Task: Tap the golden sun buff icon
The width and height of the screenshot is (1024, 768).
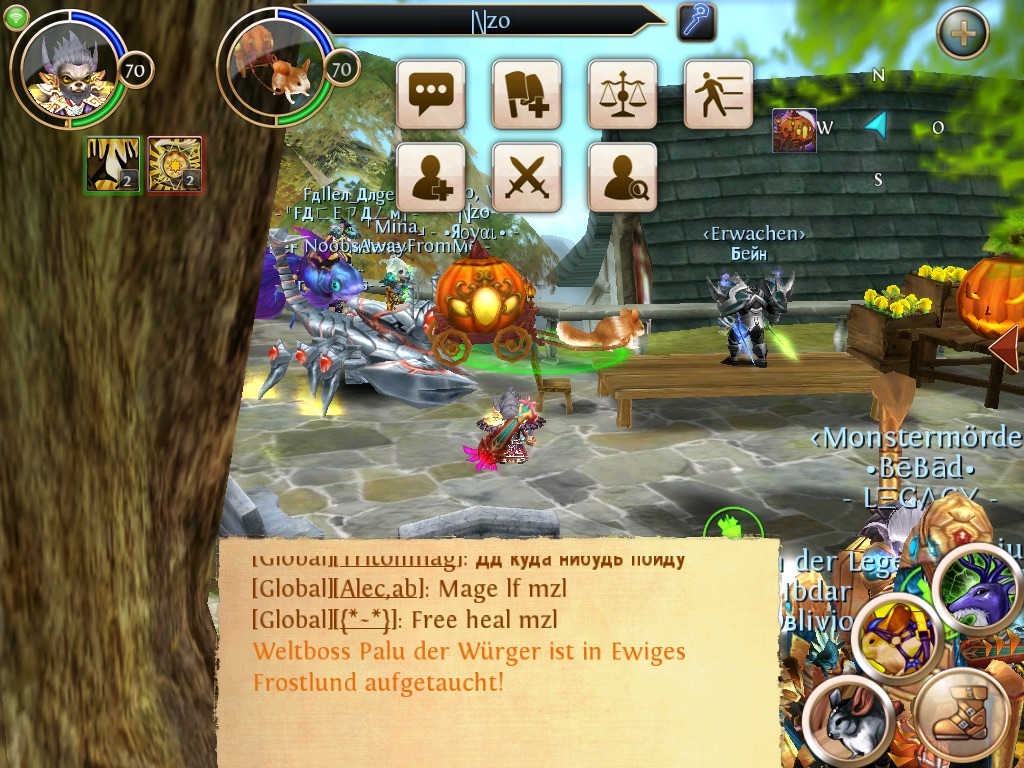Action: point(175,164)
